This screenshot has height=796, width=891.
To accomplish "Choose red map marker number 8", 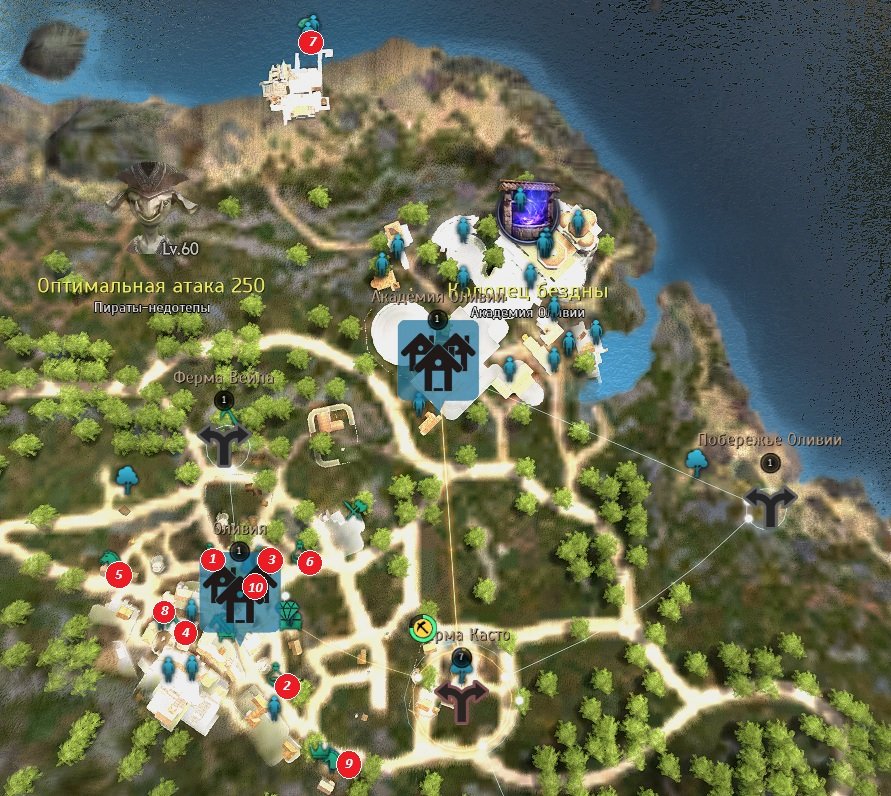I will tap(164, 611).
